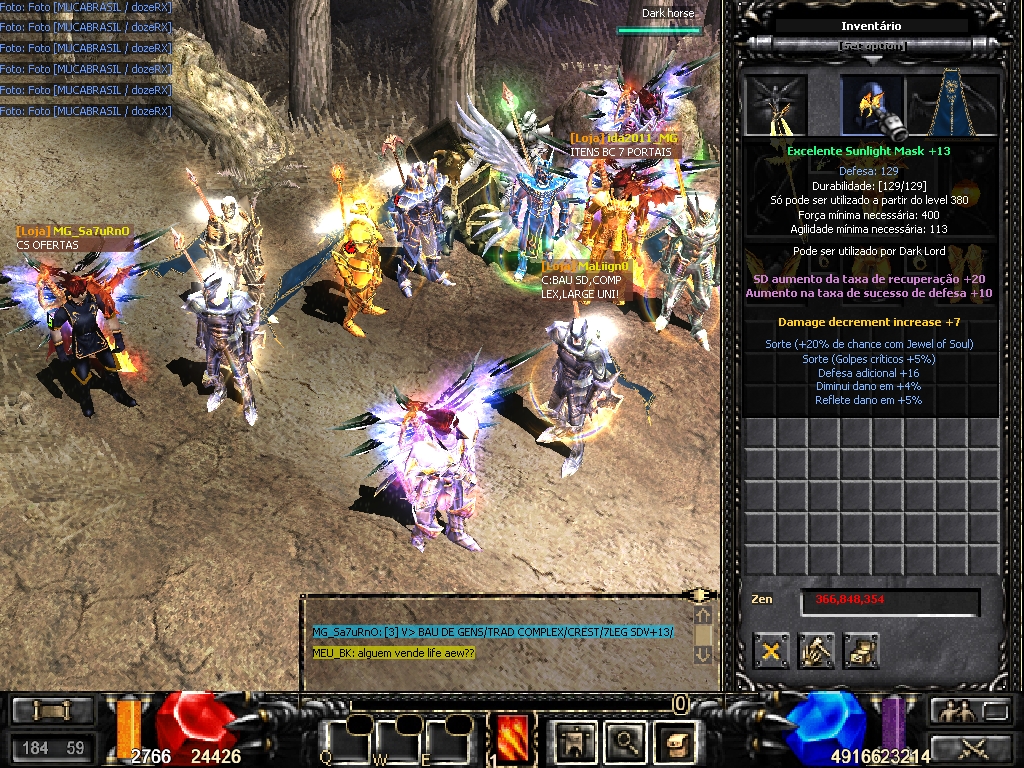Screen dimensions: 1024x768
Task: Close the inventory with the X button
Action: [x=771, y=651]
